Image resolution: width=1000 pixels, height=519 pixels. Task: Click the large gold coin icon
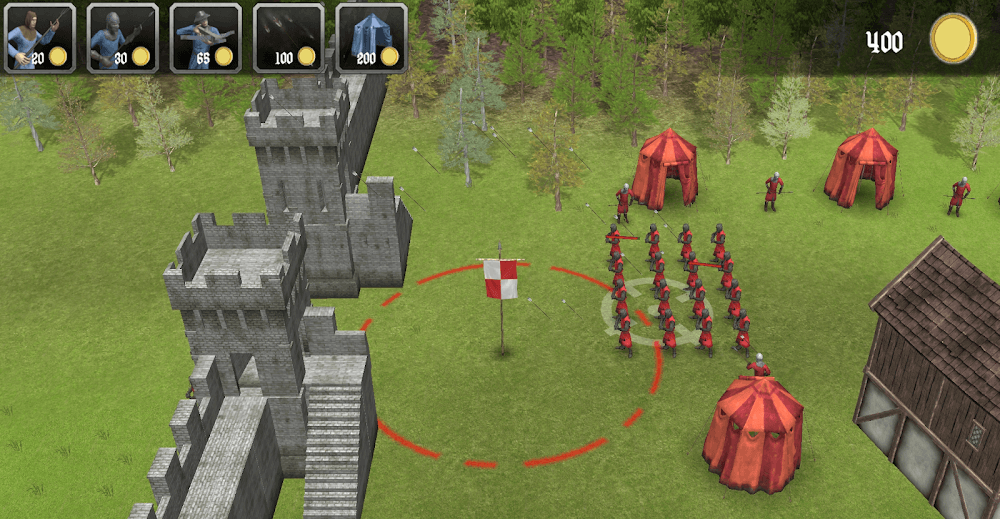pos(952,39)
